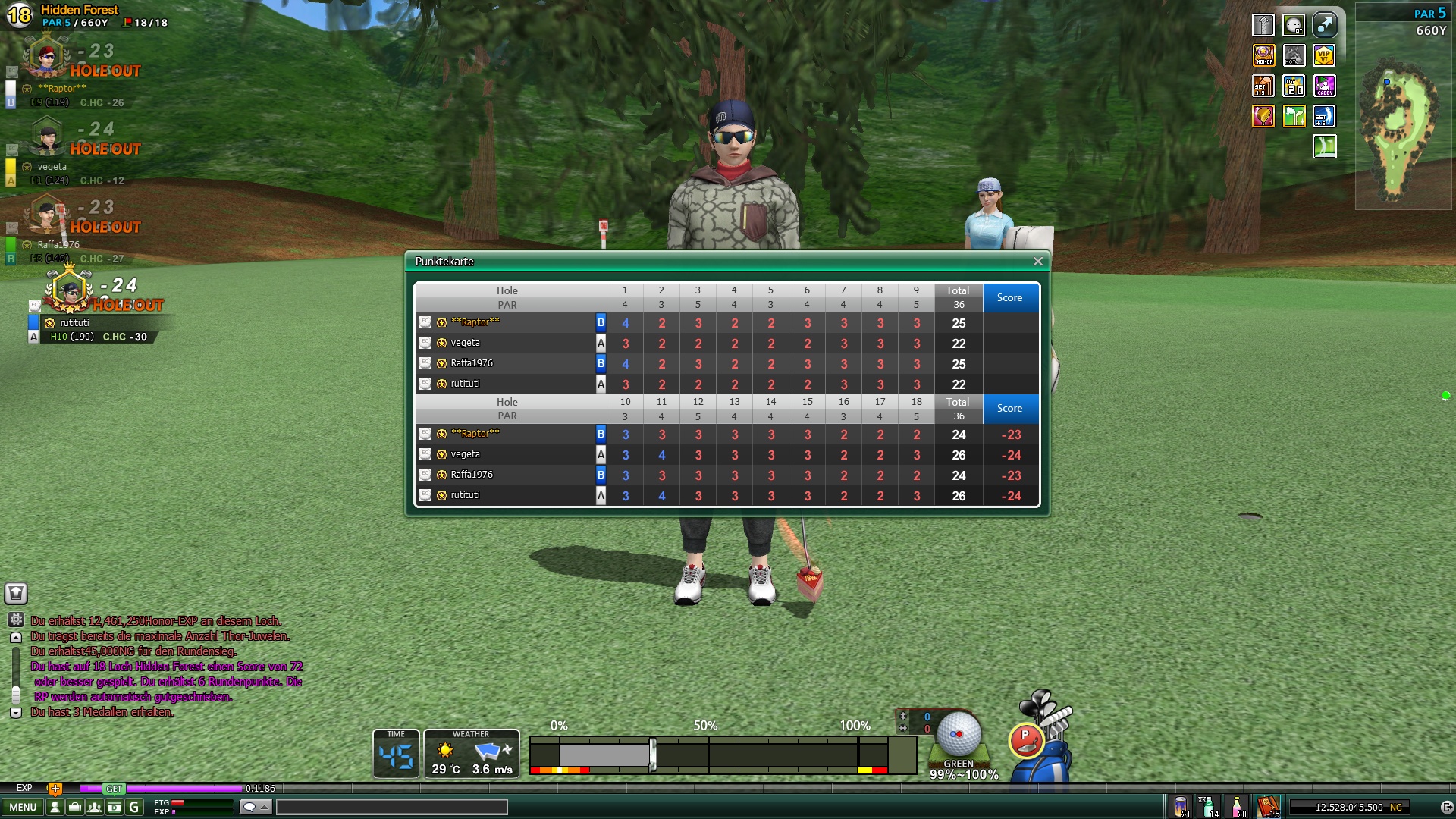Open the friends group icon

tap(94, 808)
